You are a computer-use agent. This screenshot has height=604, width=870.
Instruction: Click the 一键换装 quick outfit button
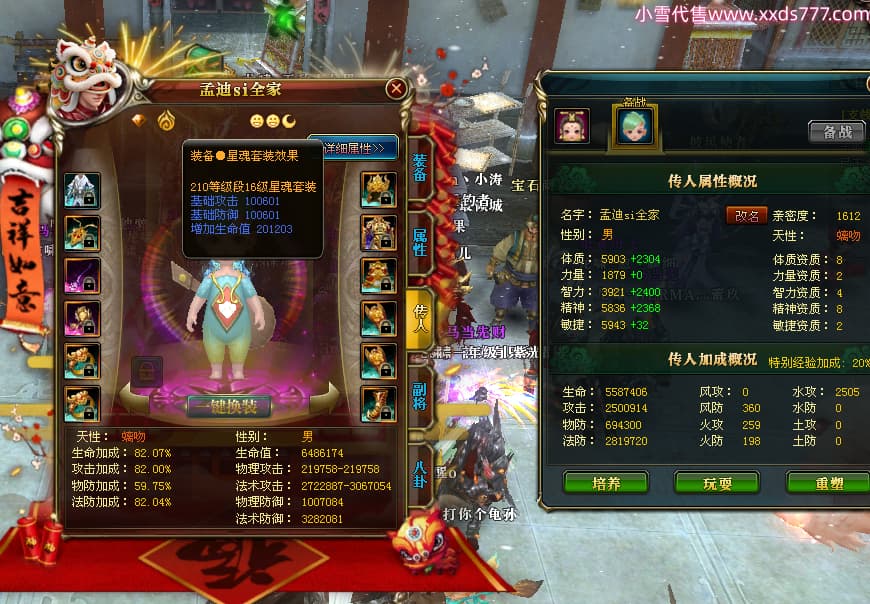tap(229, 406)
